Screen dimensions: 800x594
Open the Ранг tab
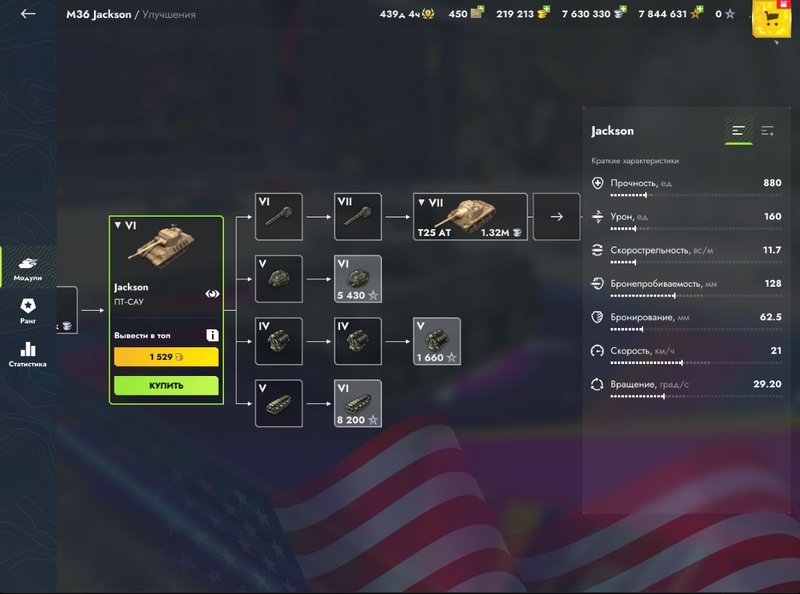(x=28, y=311)
